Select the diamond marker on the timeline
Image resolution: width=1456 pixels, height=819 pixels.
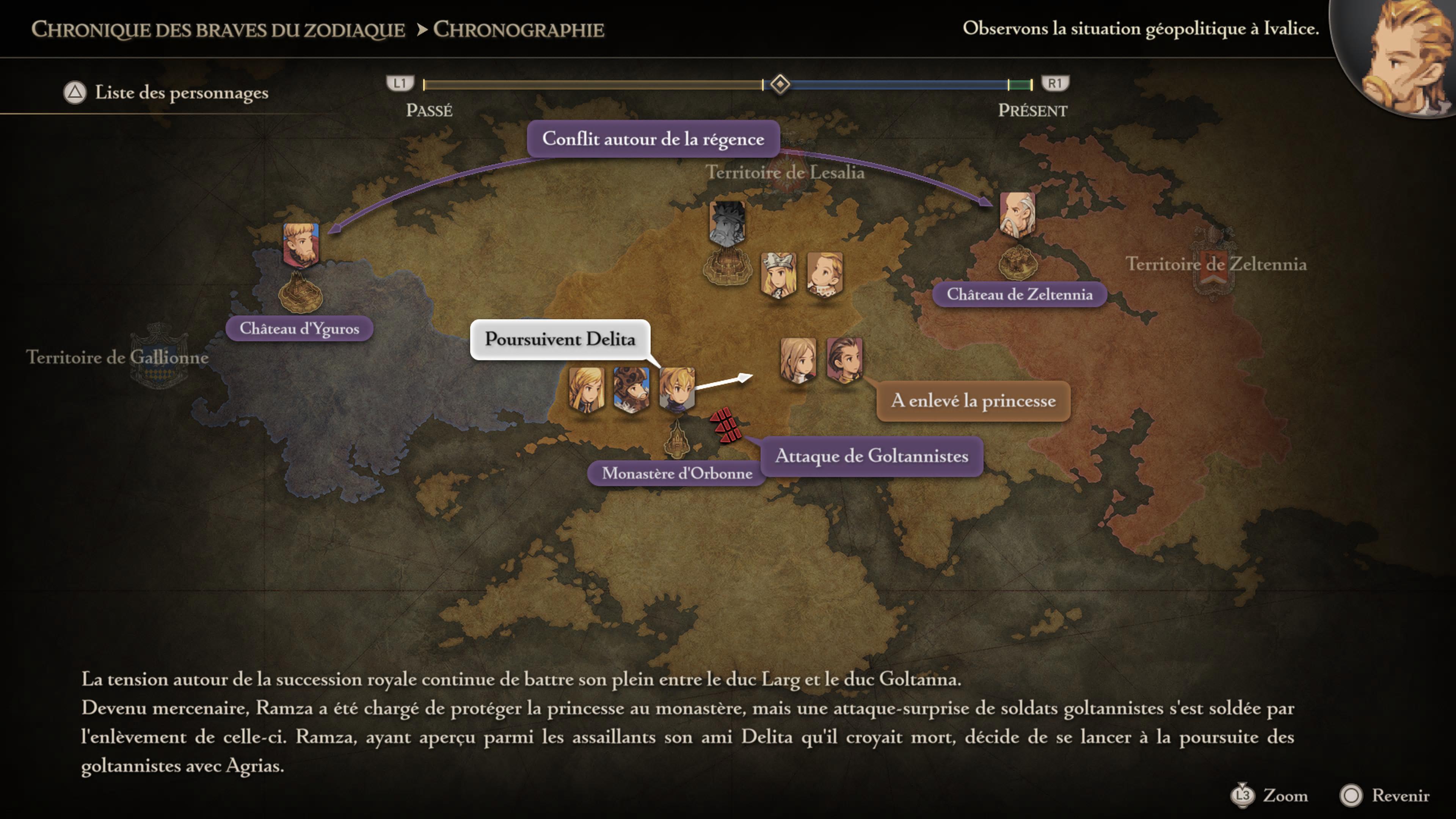pyautogui.click(x=780, y=84)
